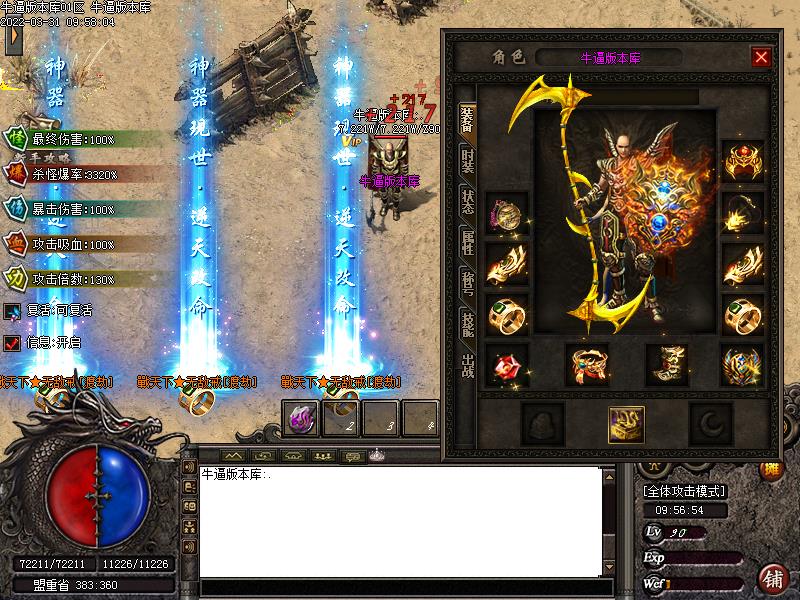The width and height of the screenshot is (800, 600).
Task: Expand the orange arrow panel at top-left
Action: click(12, 38)
